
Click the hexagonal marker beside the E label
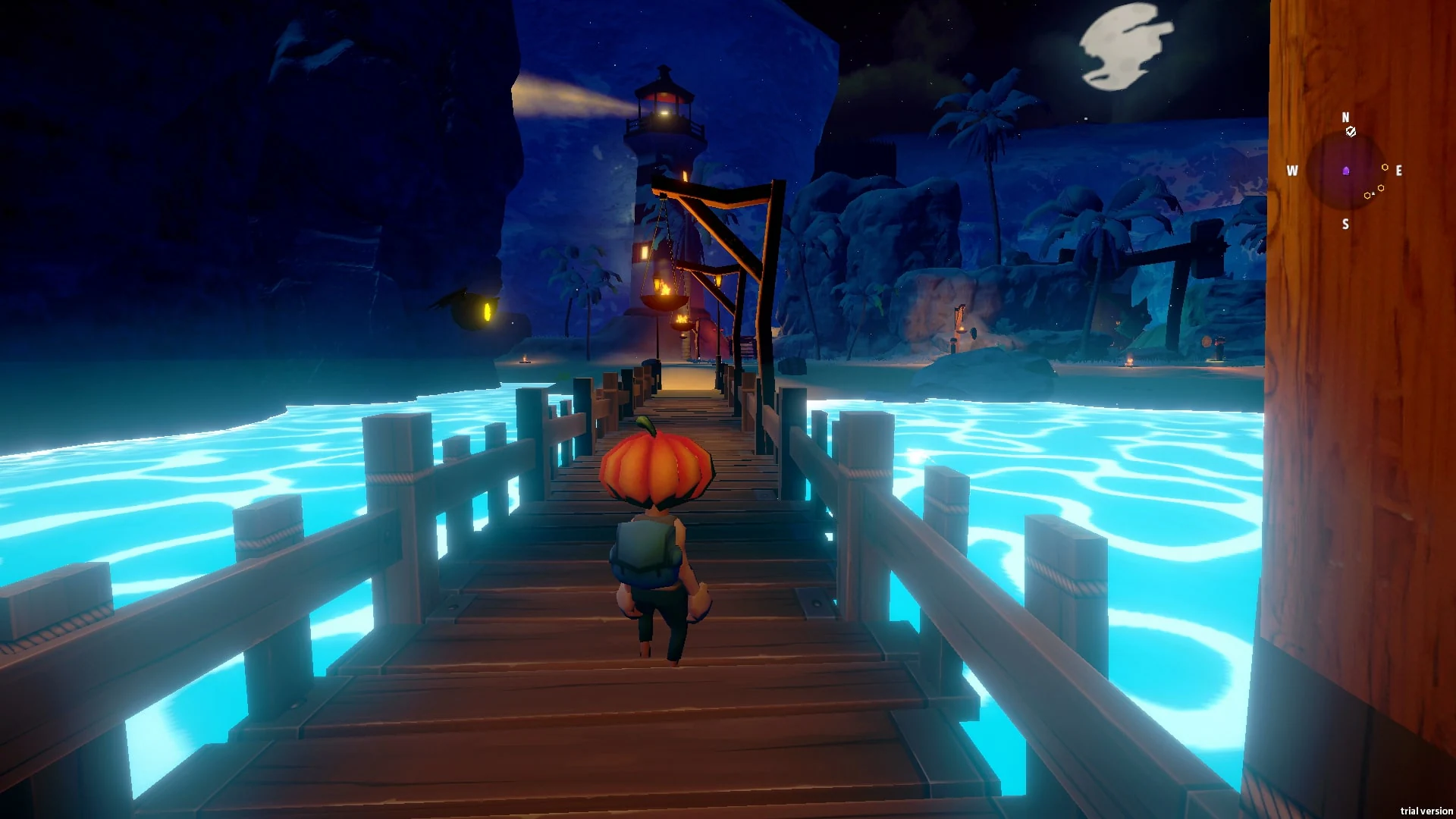1385,168
